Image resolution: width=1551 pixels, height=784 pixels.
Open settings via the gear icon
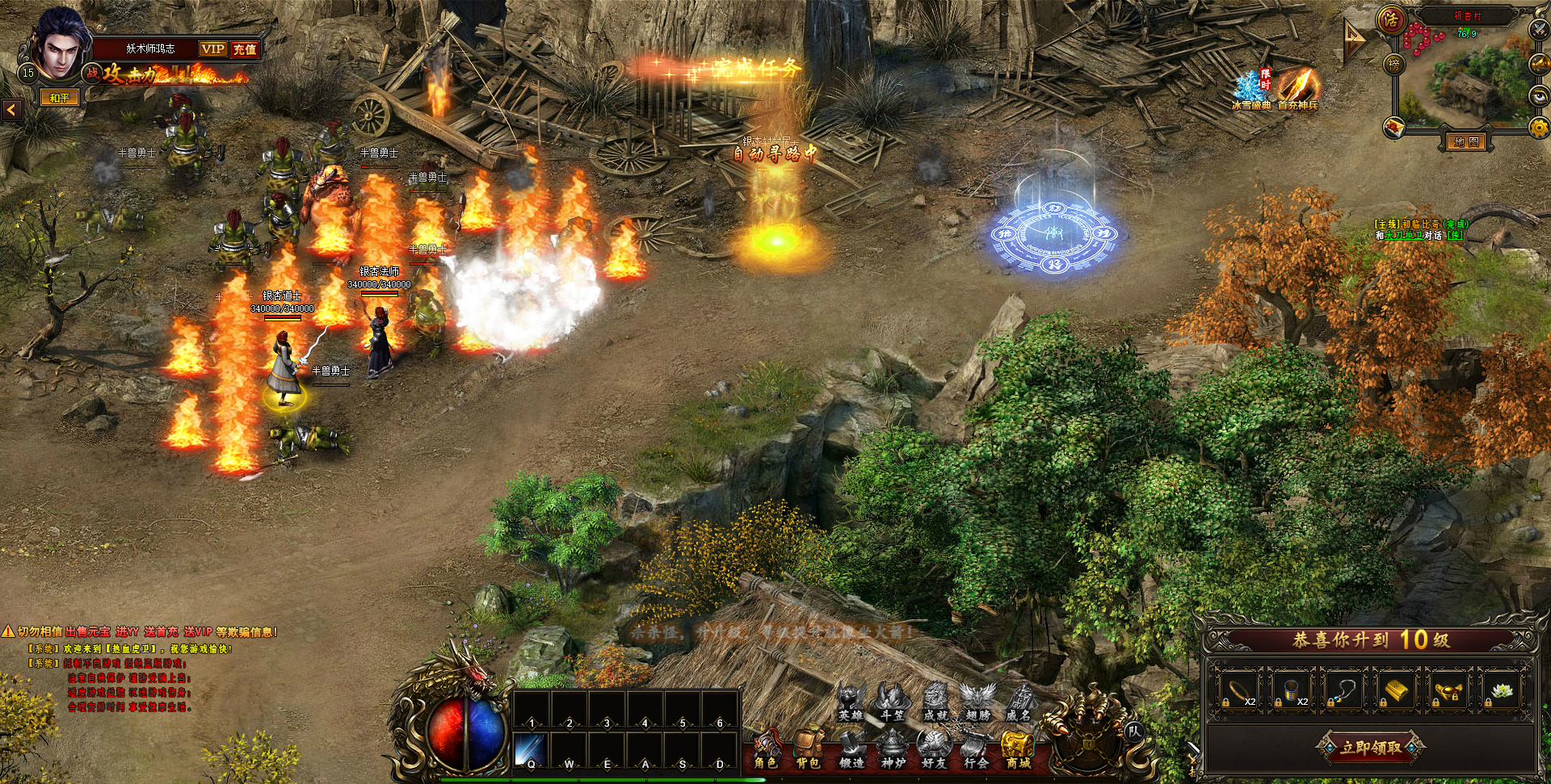(1539, 128)
